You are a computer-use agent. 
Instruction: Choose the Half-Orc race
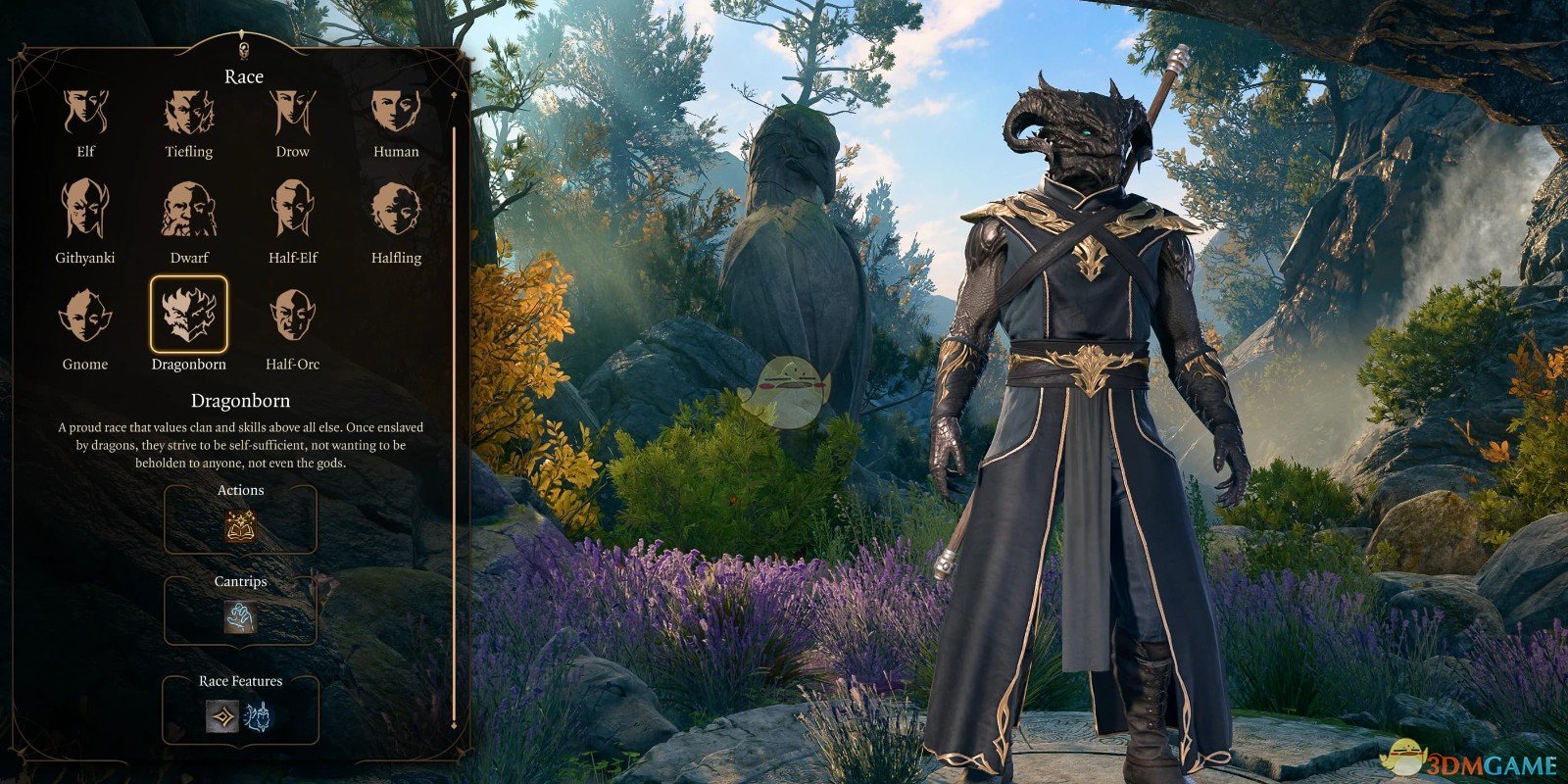pos(292,316)
